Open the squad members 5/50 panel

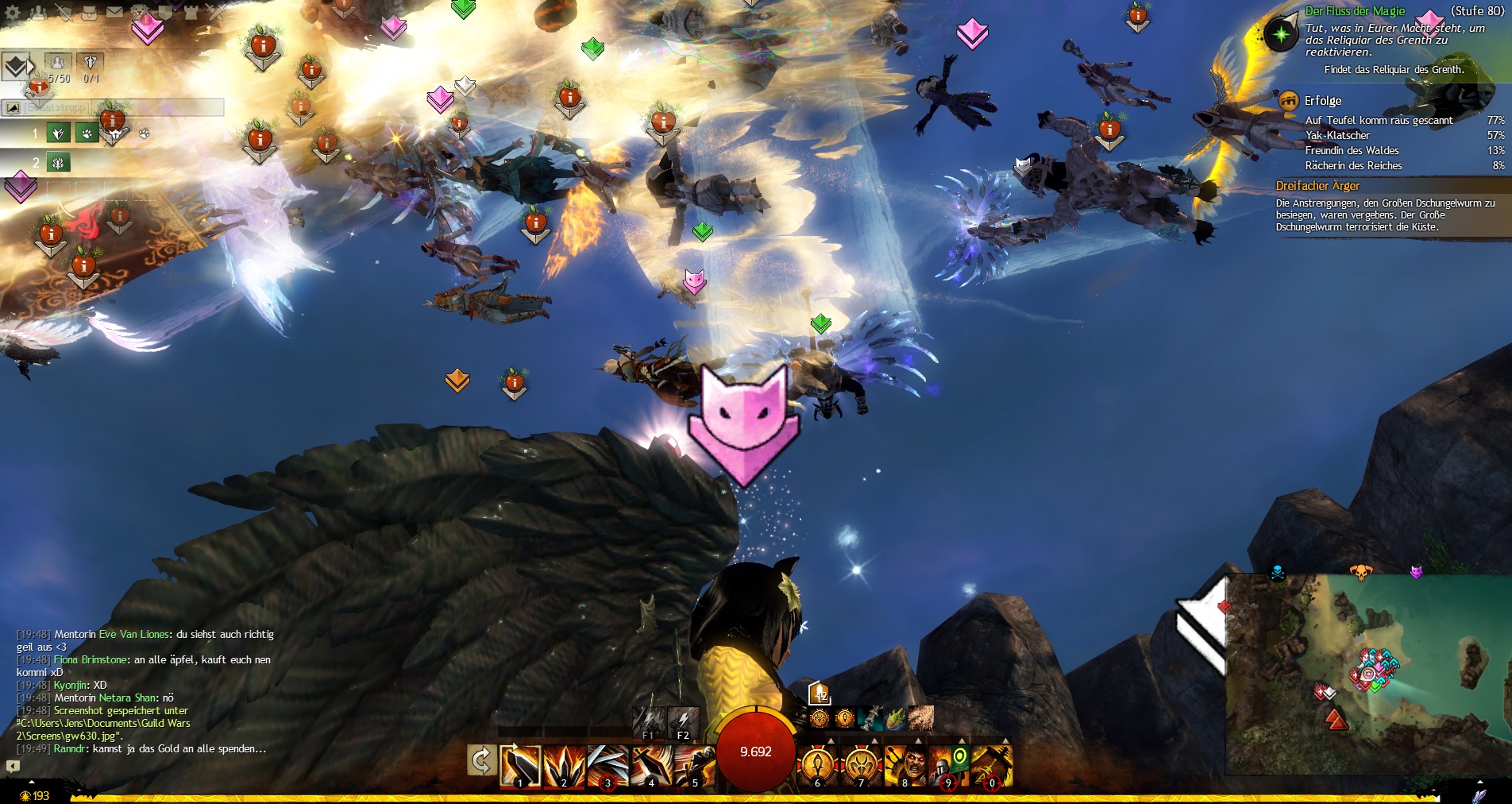click(x=57, y=67)
